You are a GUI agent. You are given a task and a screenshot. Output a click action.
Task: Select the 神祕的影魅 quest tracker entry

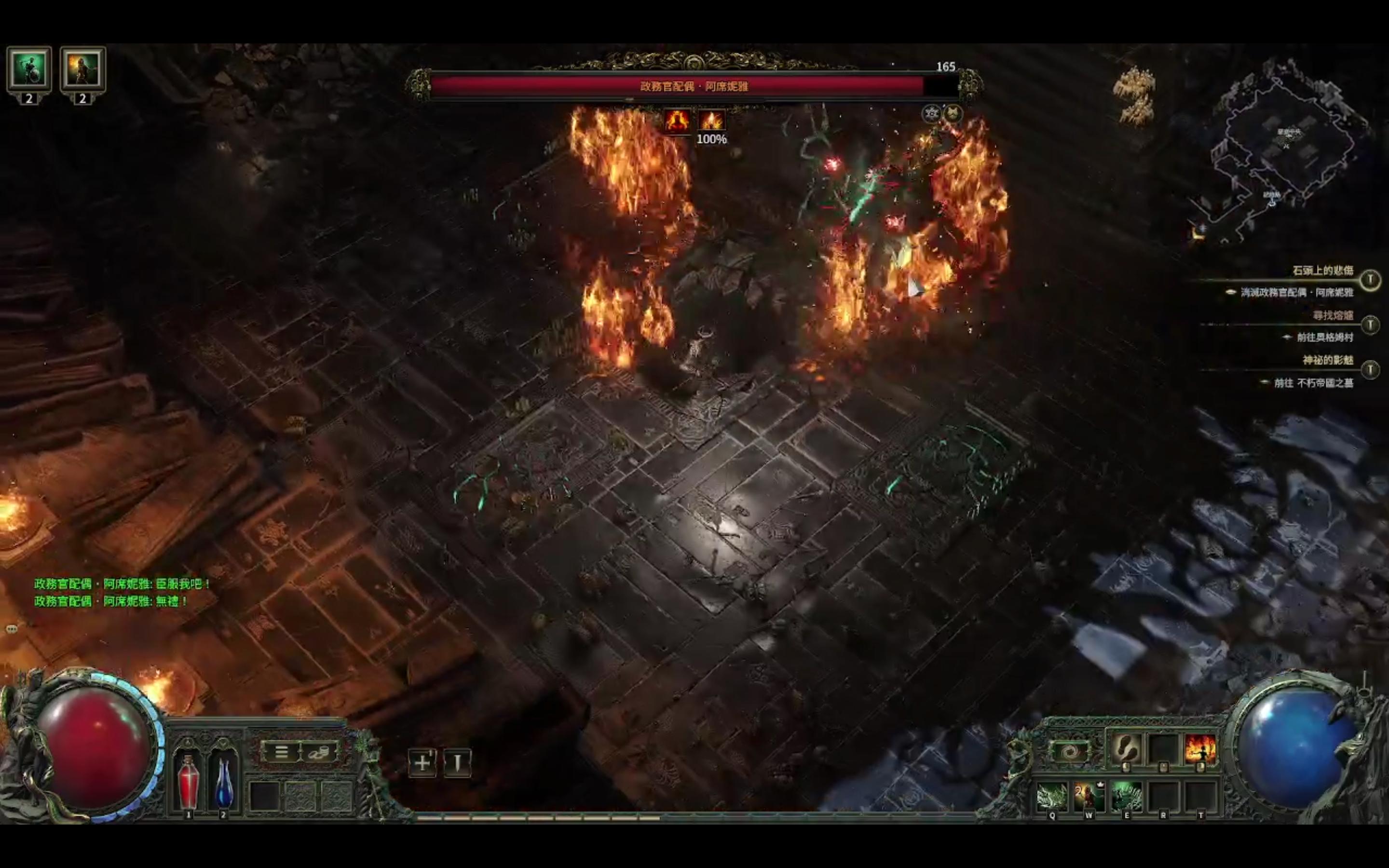point(1328,361)
